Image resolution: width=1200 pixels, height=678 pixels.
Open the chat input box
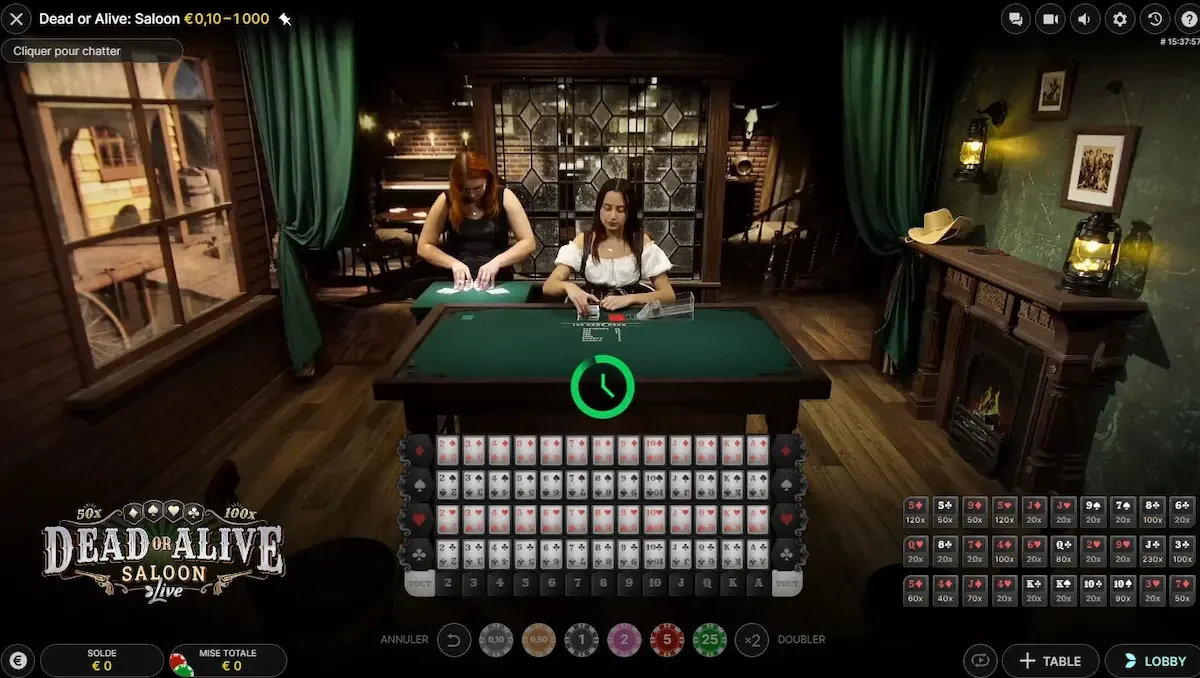[92, 51]
